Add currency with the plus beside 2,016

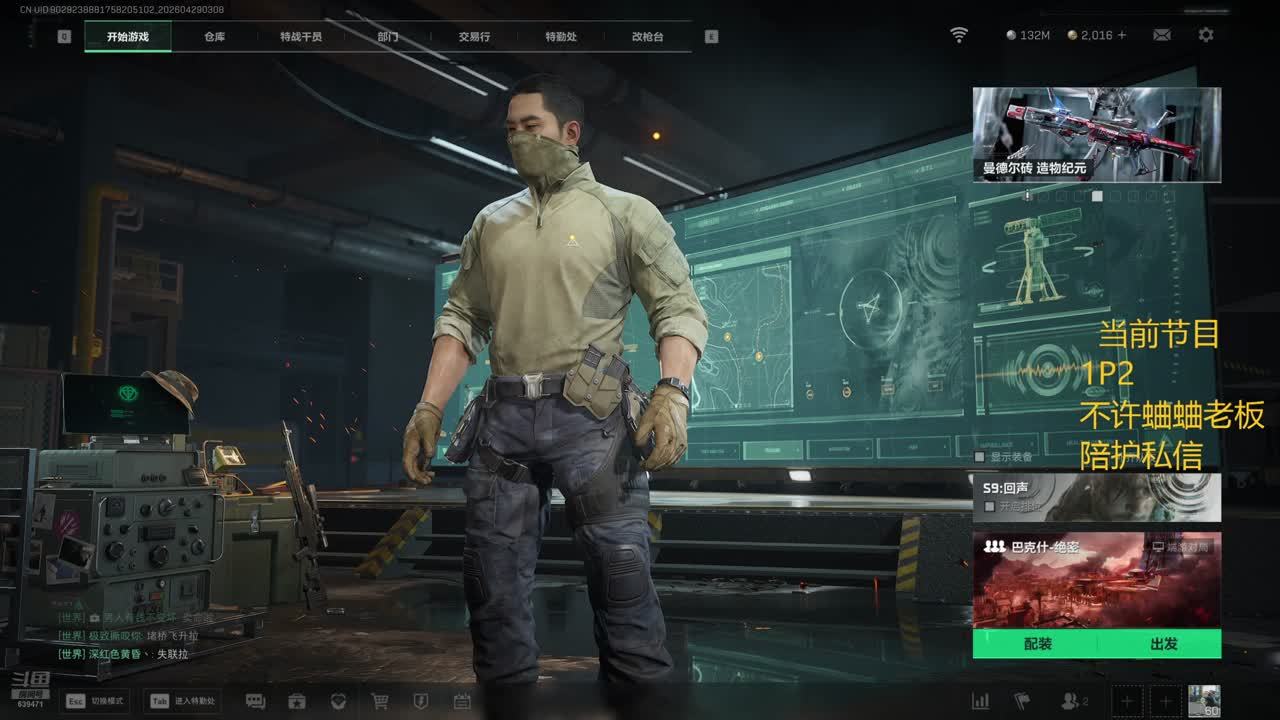coord(1122,35)
